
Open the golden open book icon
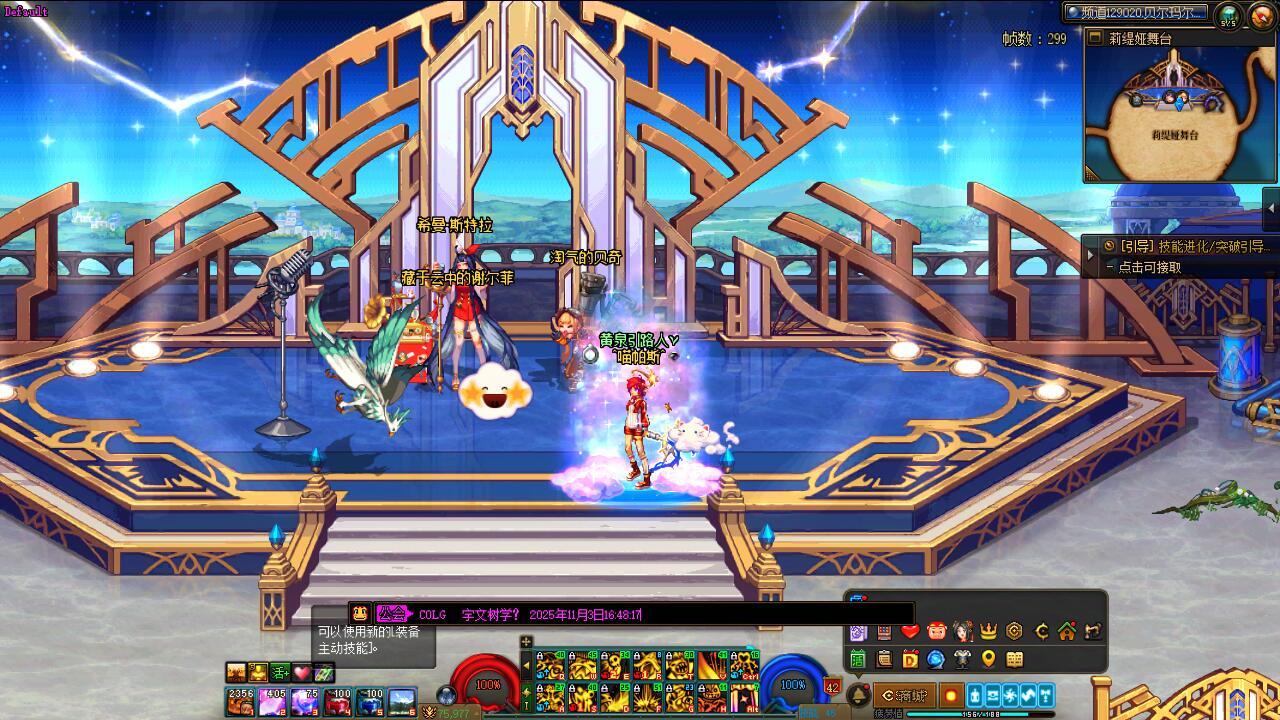coord(1015,659)
